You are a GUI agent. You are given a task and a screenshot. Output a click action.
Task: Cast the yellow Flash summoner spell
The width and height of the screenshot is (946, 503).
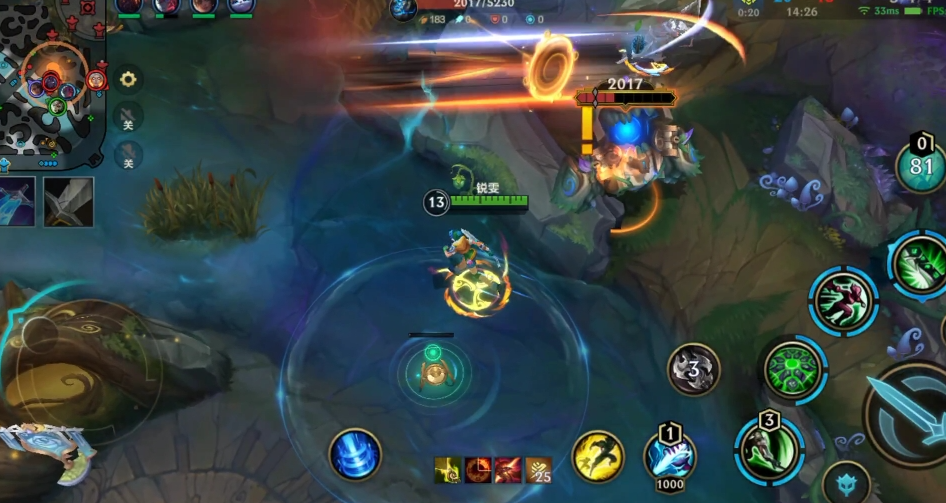coord(597,457)
